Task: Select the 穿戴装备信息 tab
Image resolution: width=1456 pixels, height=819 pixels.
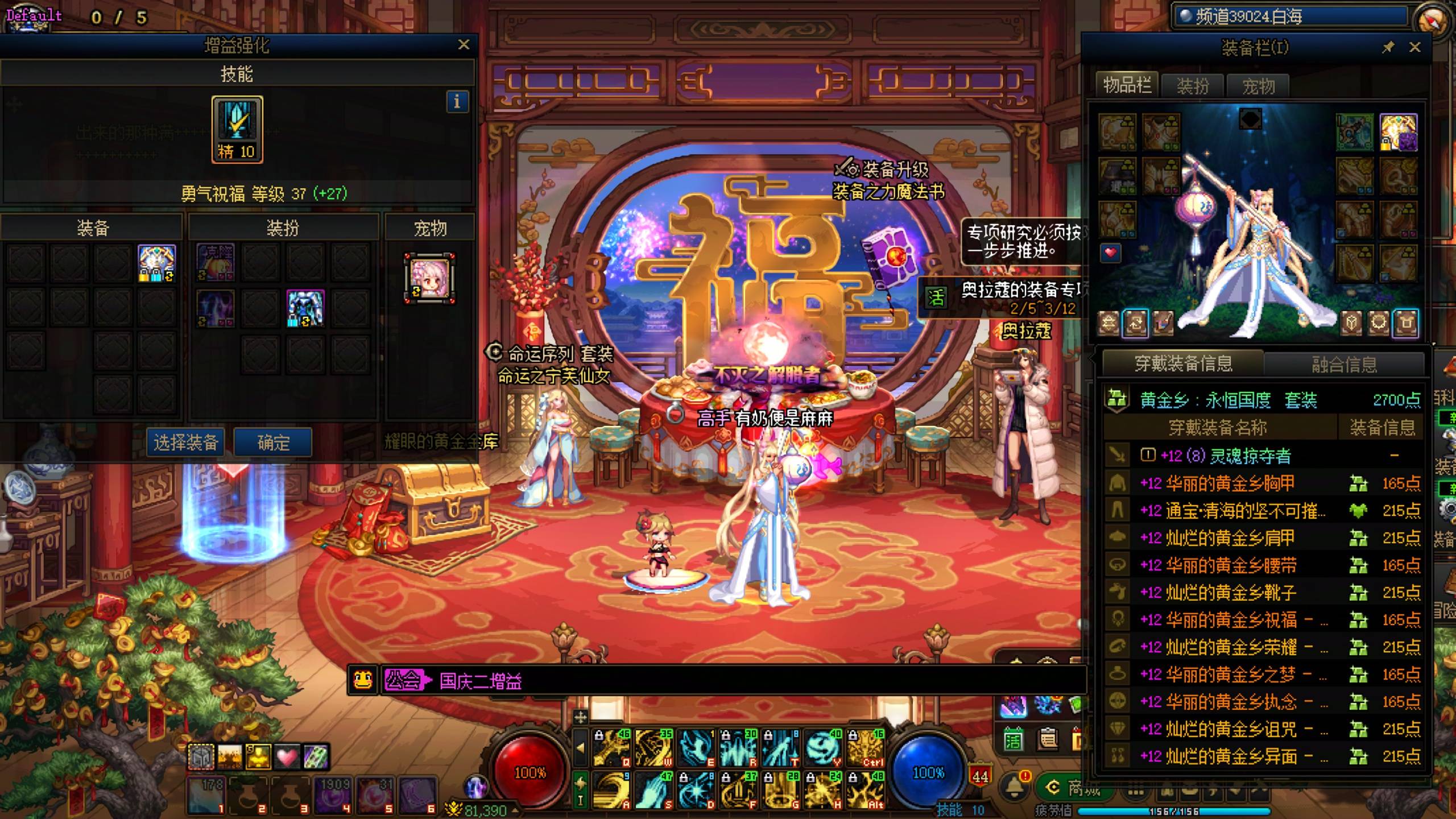Action: pos(1184,363)
